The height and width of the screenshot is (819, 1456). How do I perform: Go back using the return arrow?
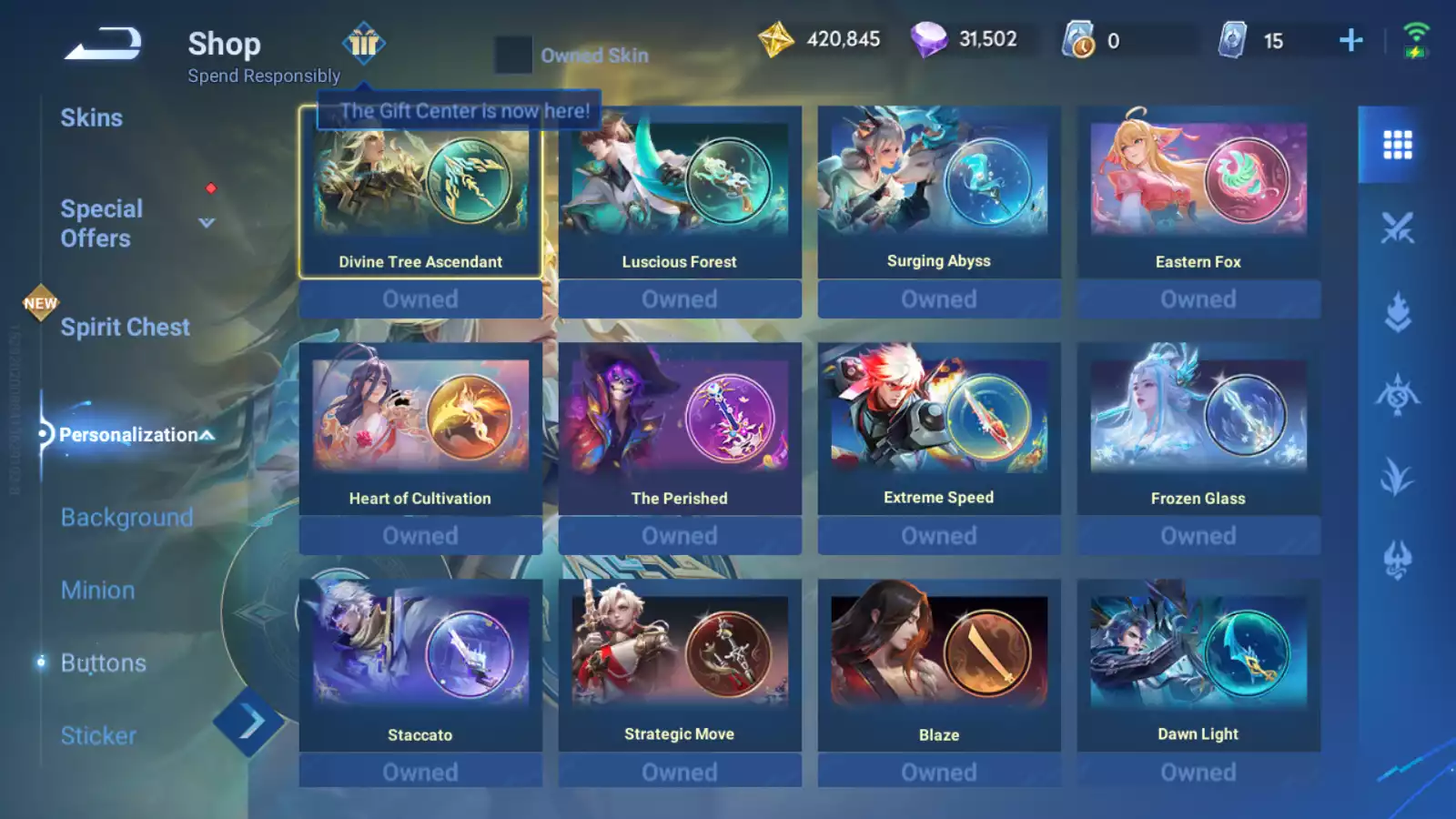[x=103, y=45]
